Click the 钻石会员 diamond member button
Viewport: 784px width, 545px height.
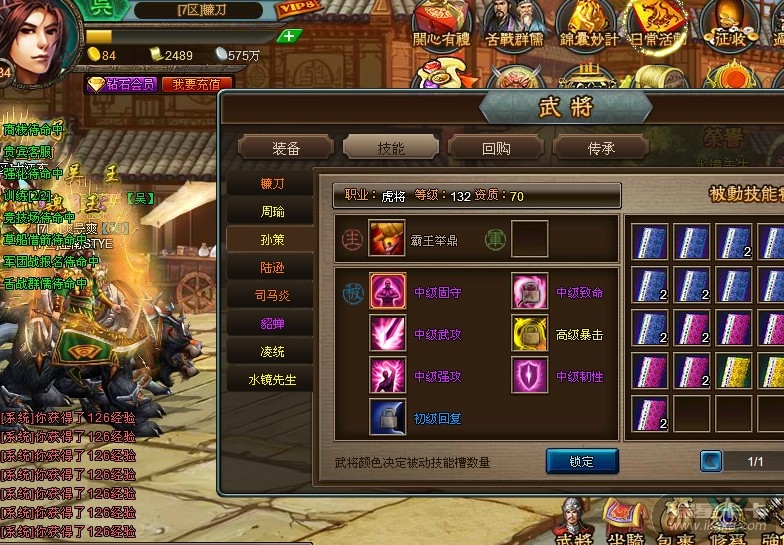coord(121,85)
